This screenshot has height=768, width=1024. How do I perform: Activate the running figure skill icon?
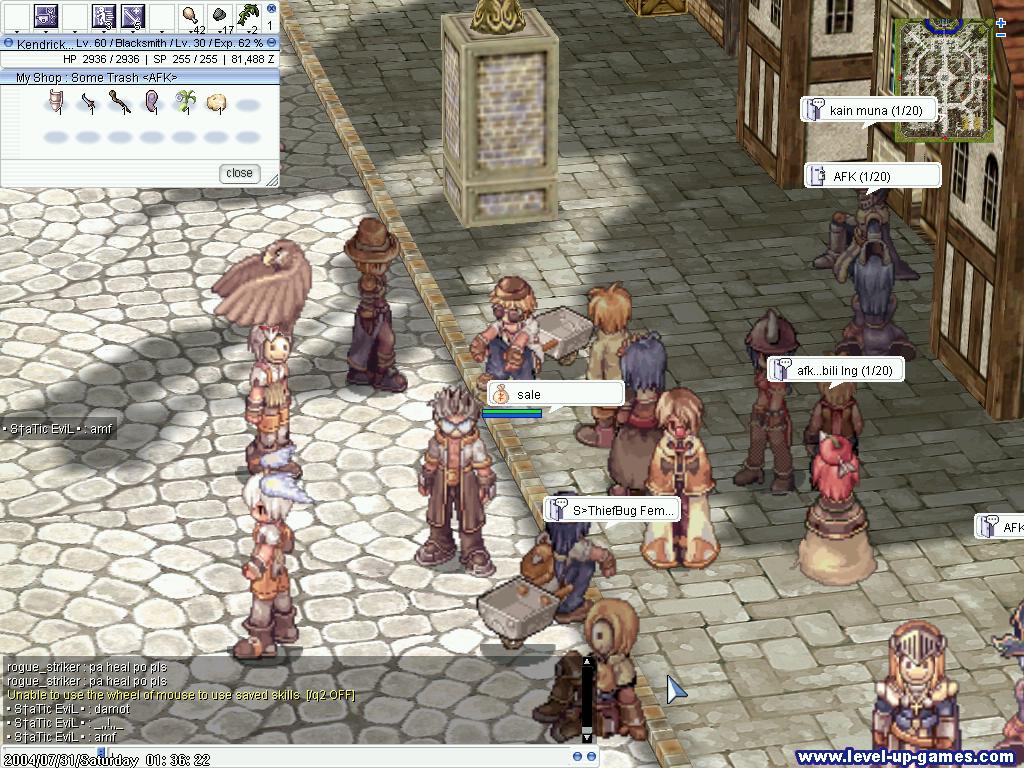(x=104, y=16)
